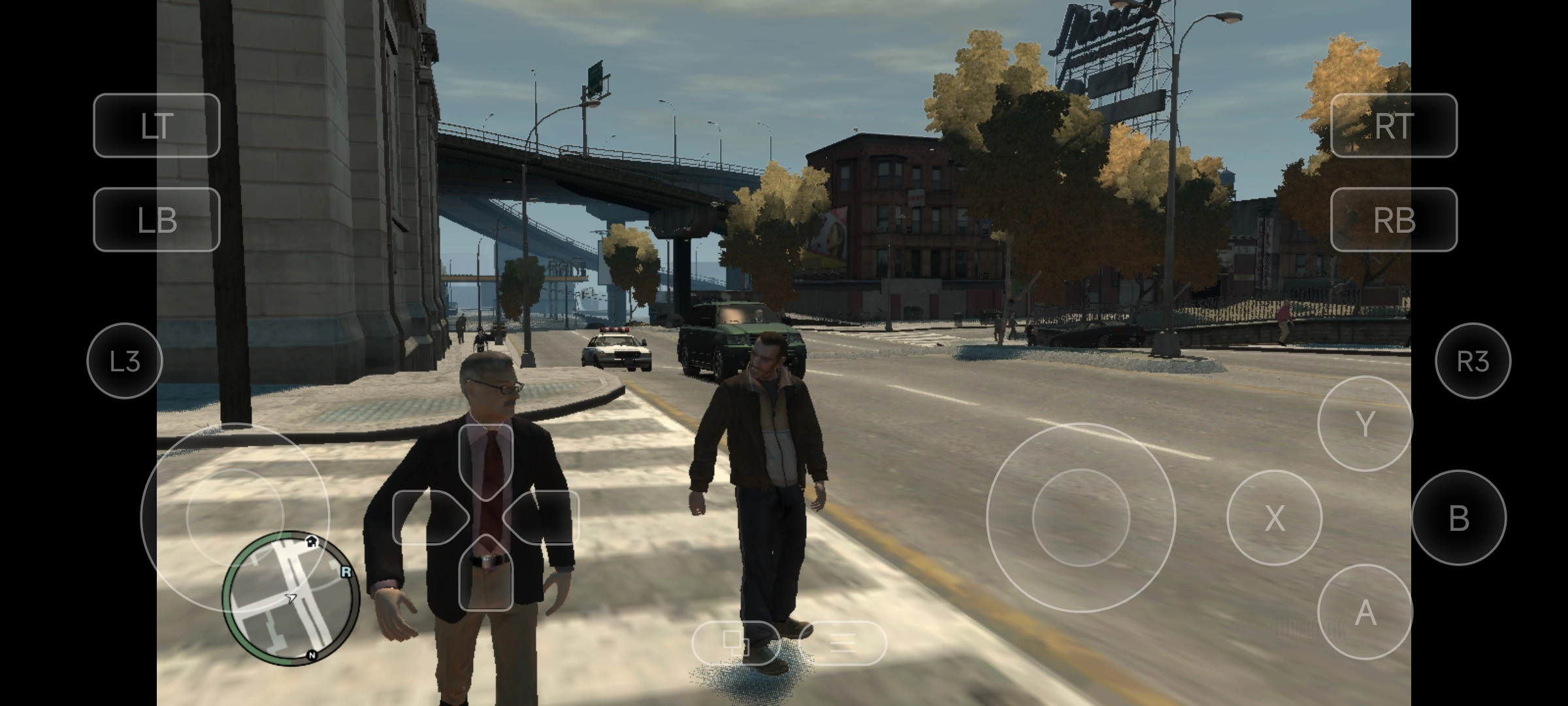Click the L3 stick button
The height and width of the screenshot is (706, 1568).
point(124,361)
